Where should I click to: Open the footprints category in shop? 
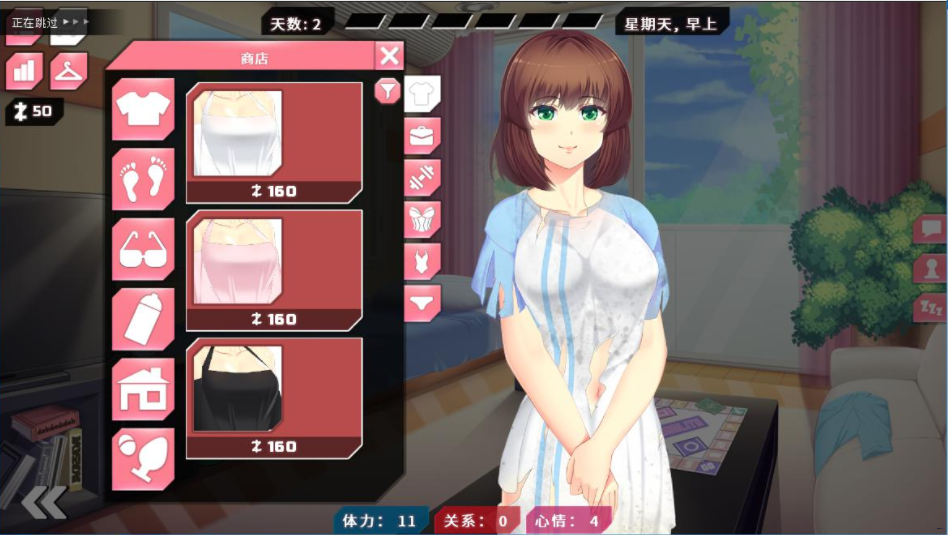143,179
